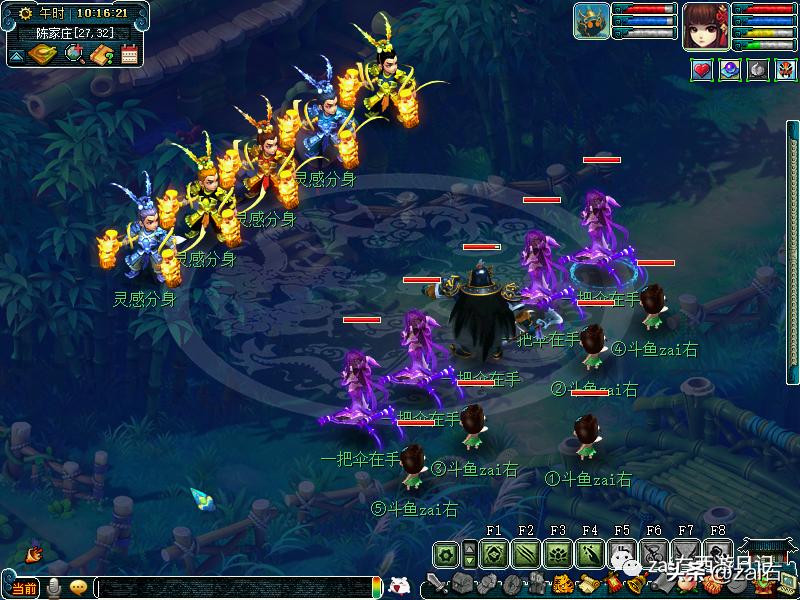Activate the F2 claw slash skill
This screenshot has height=600, width=800.
[526, 553]
